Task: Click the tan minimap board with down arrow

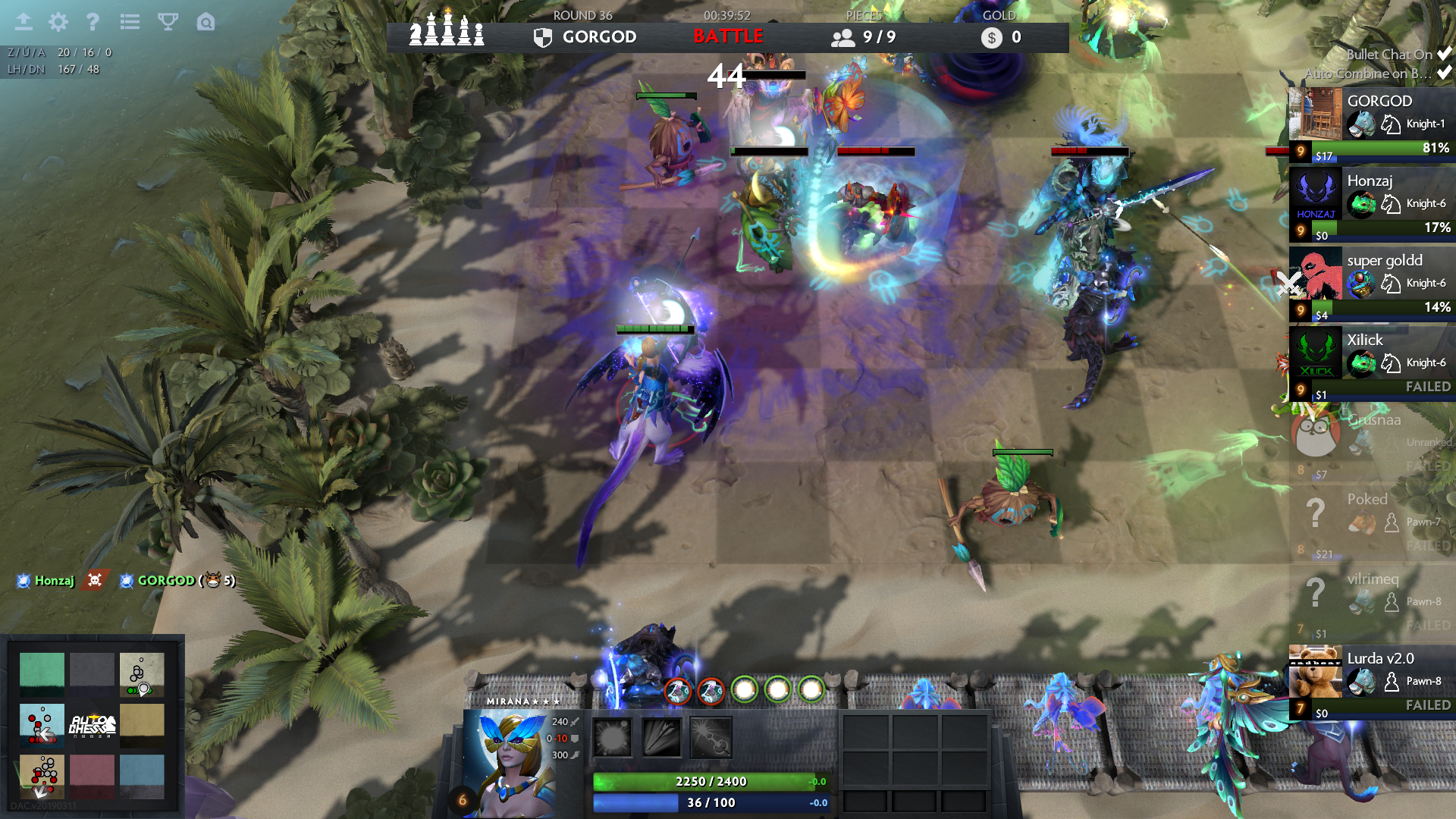Action: pyautogui.click(x=42, y=775)
